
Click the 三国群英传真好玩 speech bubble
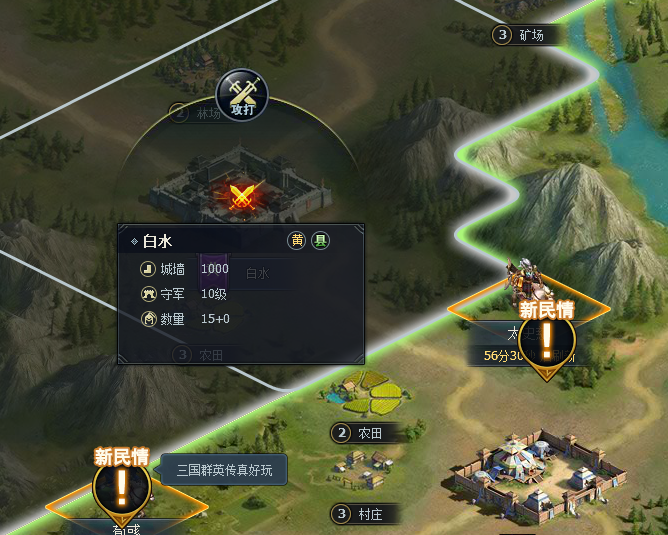click(x=224, y=469)
